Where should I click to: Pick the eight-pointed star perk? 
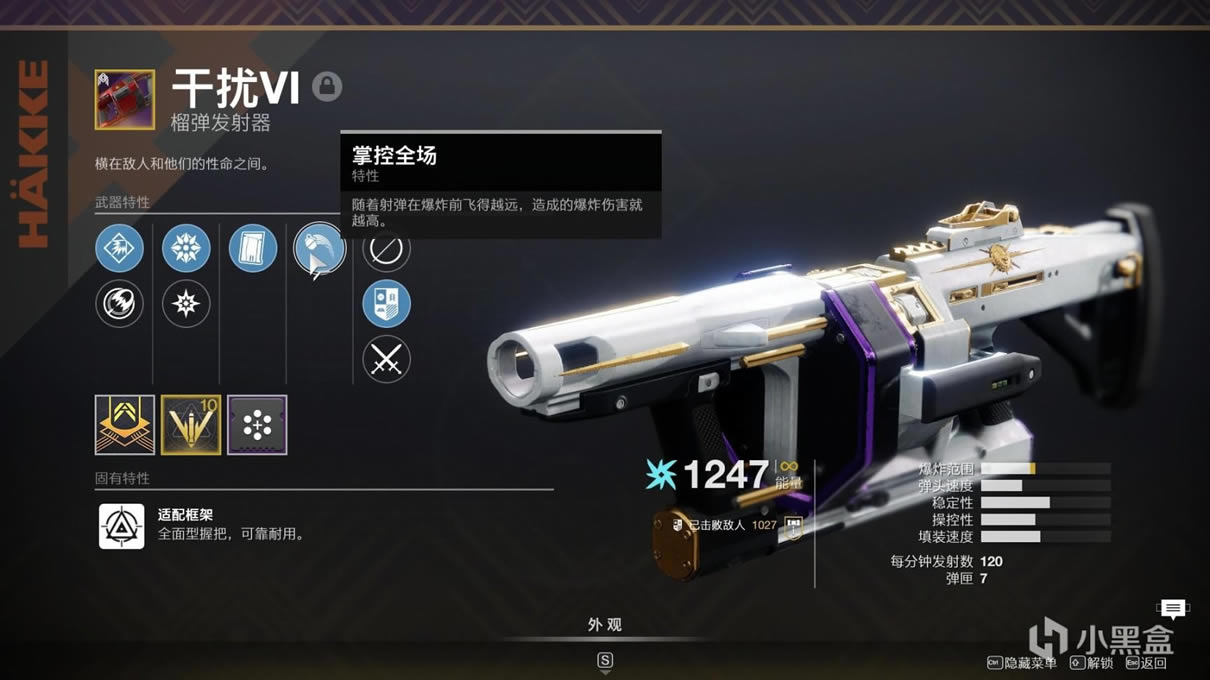186,303
